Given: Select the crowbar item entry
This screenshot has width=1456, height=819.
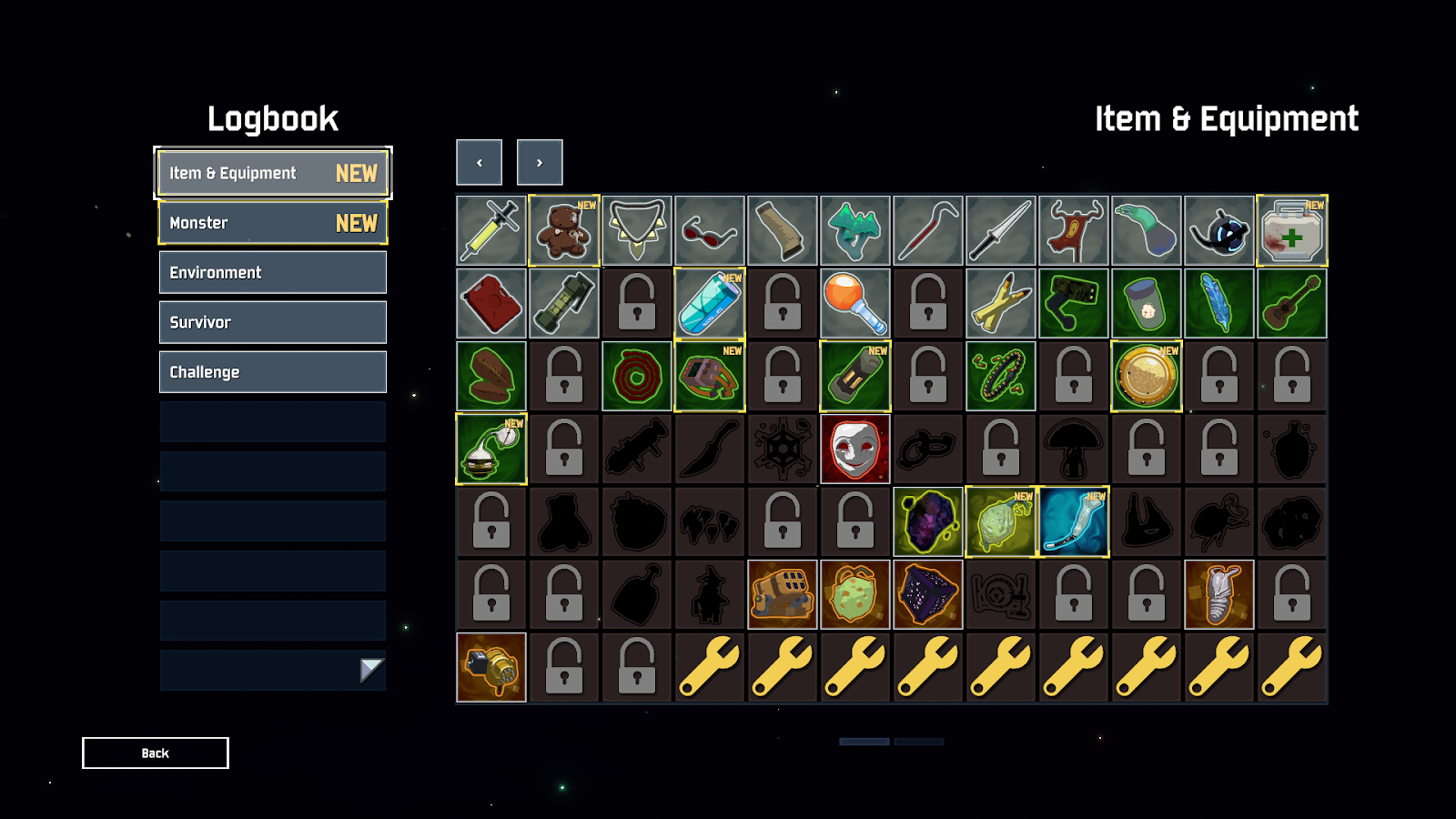Looking at the screenshot, I should click(928, 231).
